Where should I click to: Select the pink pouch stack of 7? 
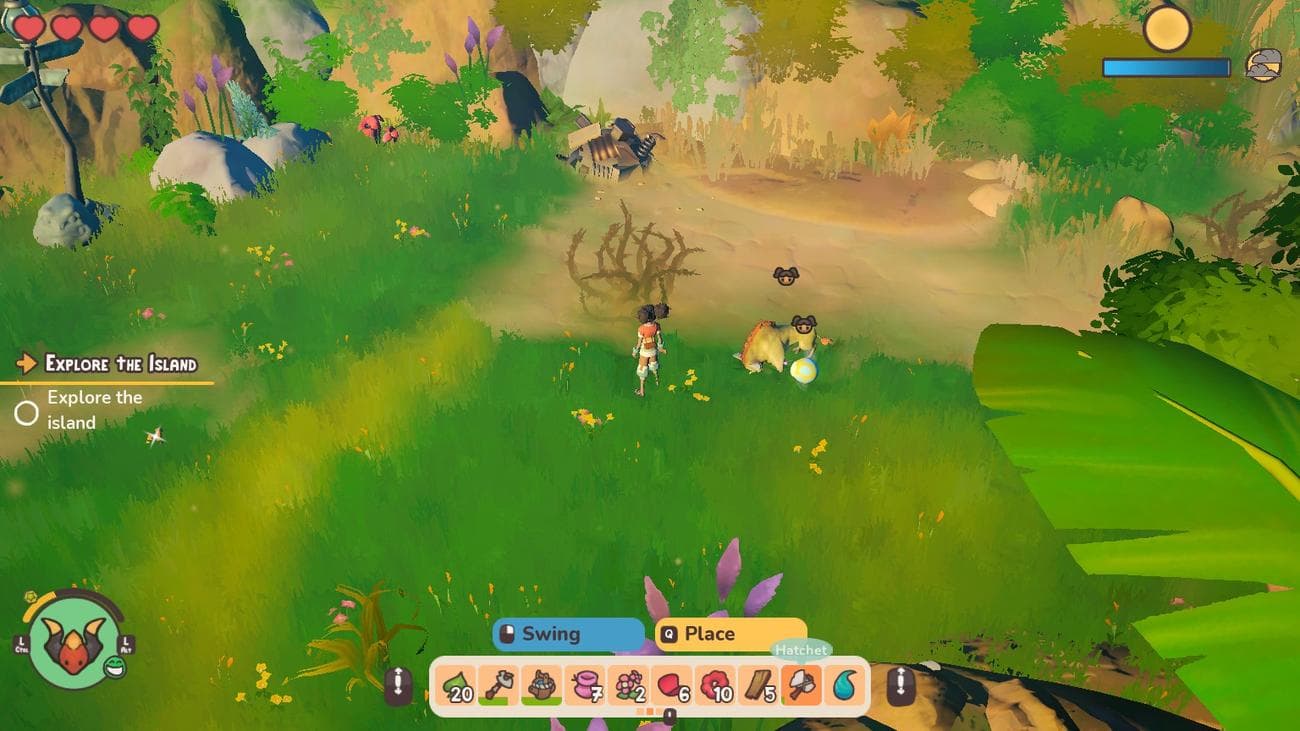point(585,686)
